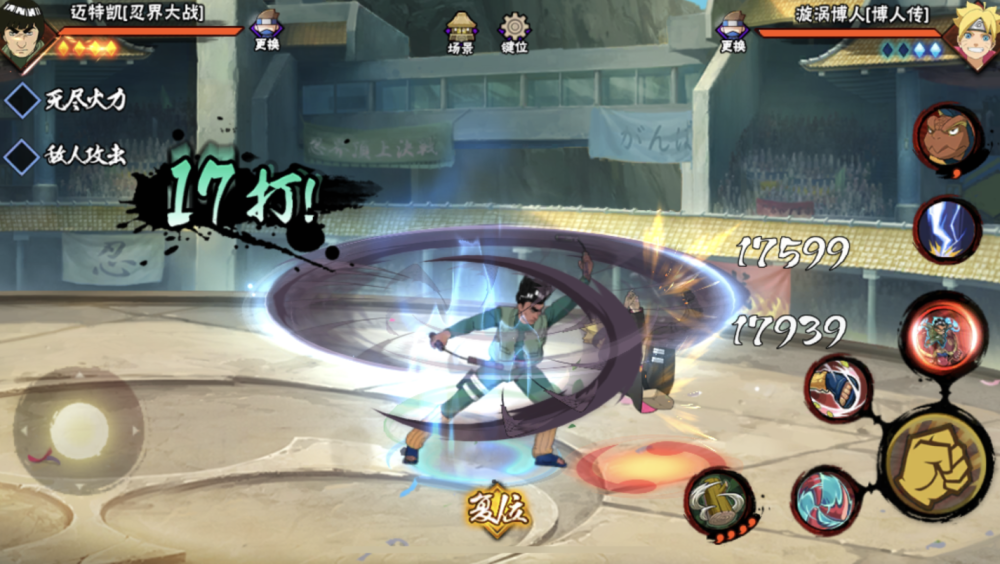The height and width of the screenshot is (564, 1000).
Task: Summon the toad psychic beast
Action: click(947, 140)
